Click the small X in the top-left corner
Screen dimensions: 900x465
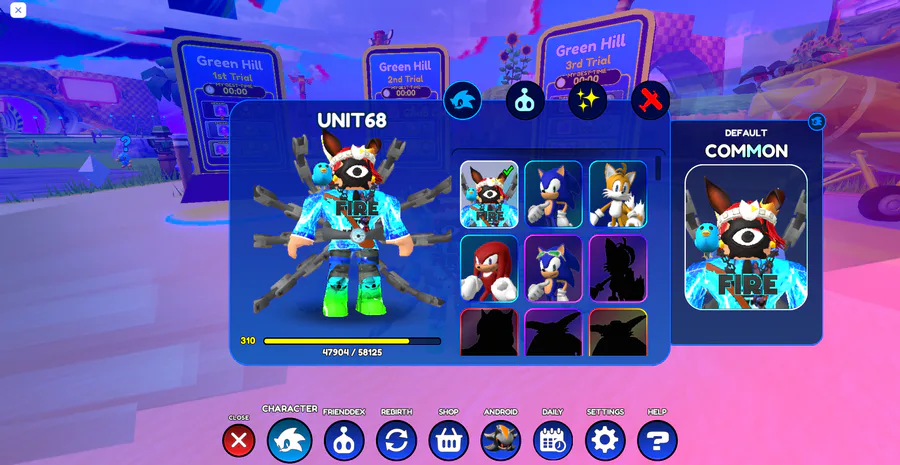[x=18, y=10]
